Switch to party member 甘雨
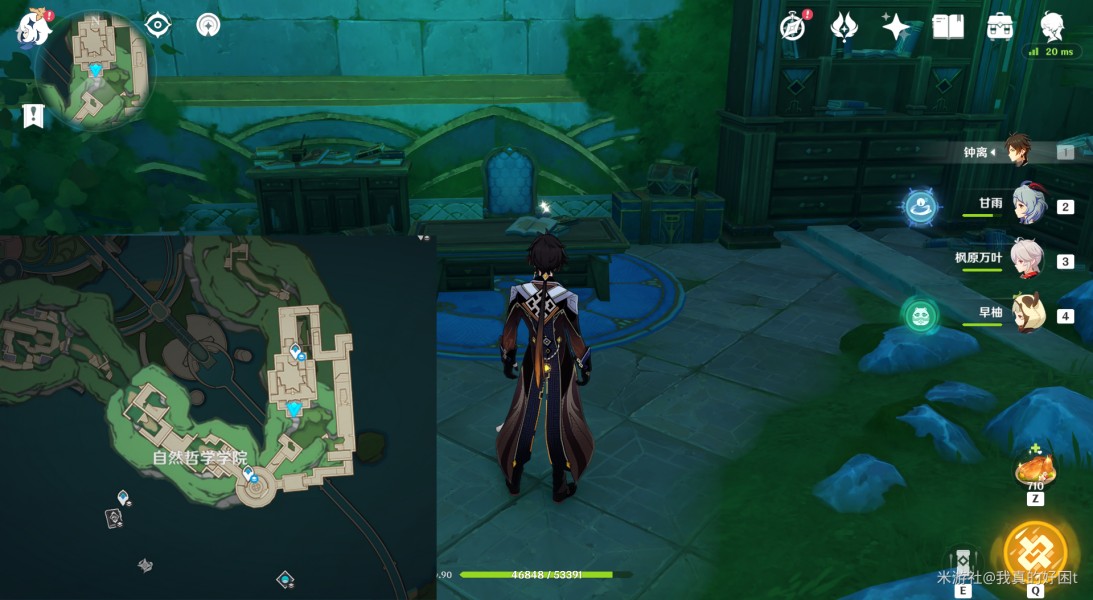The width and height of the screenshot is (1093, 600). [x=1028, y=206]
